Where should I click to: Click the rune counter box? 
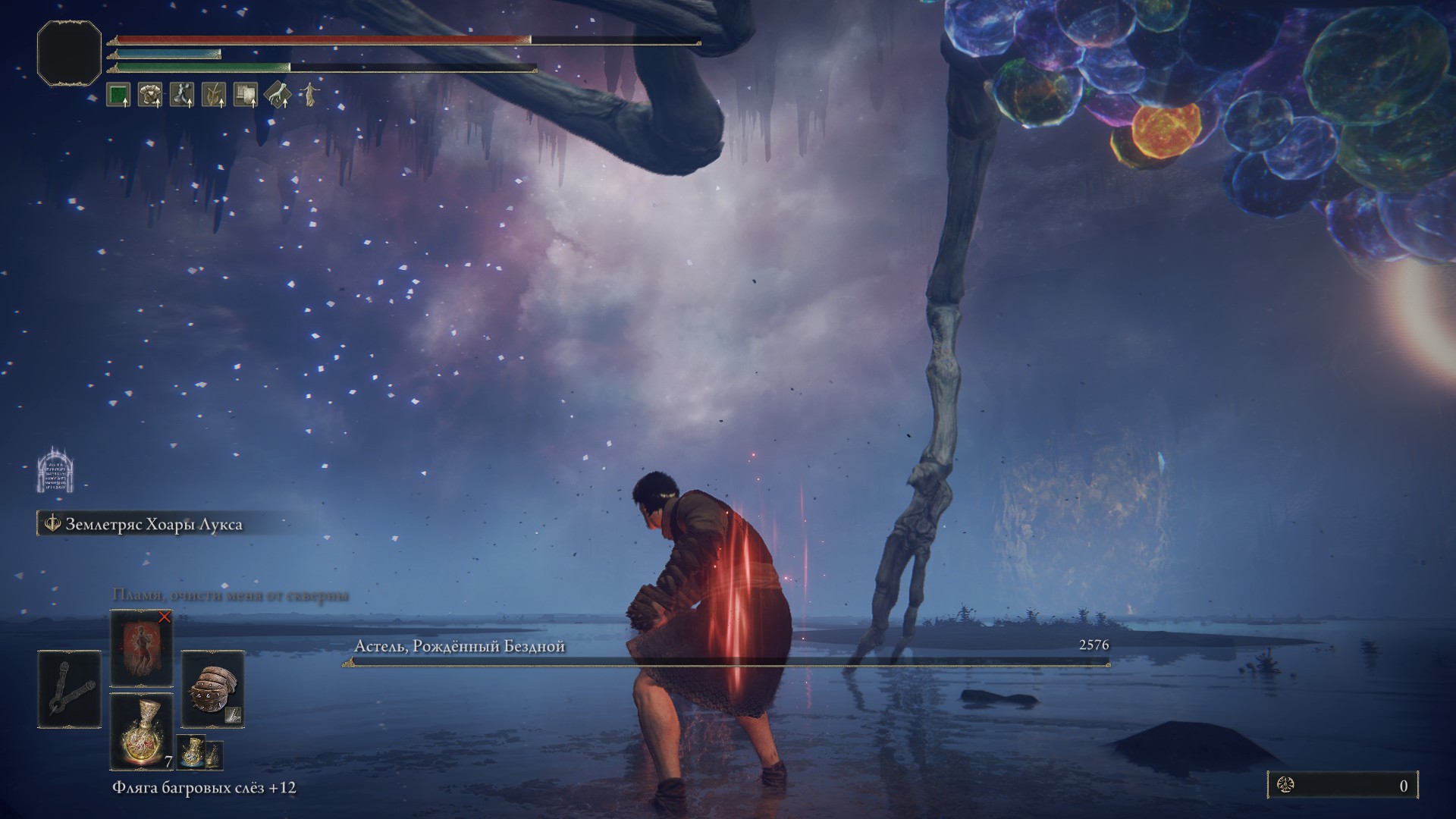click(x=1342, y=786)
